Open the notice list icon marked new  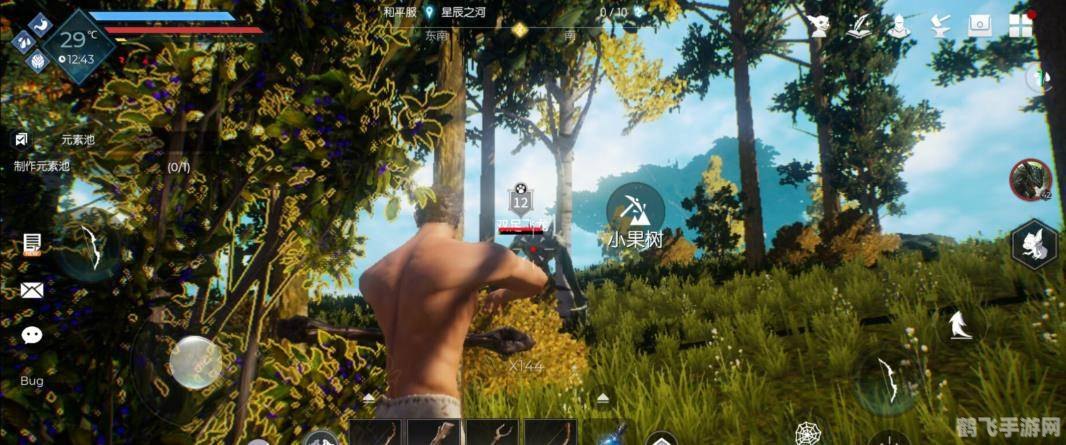32,244
